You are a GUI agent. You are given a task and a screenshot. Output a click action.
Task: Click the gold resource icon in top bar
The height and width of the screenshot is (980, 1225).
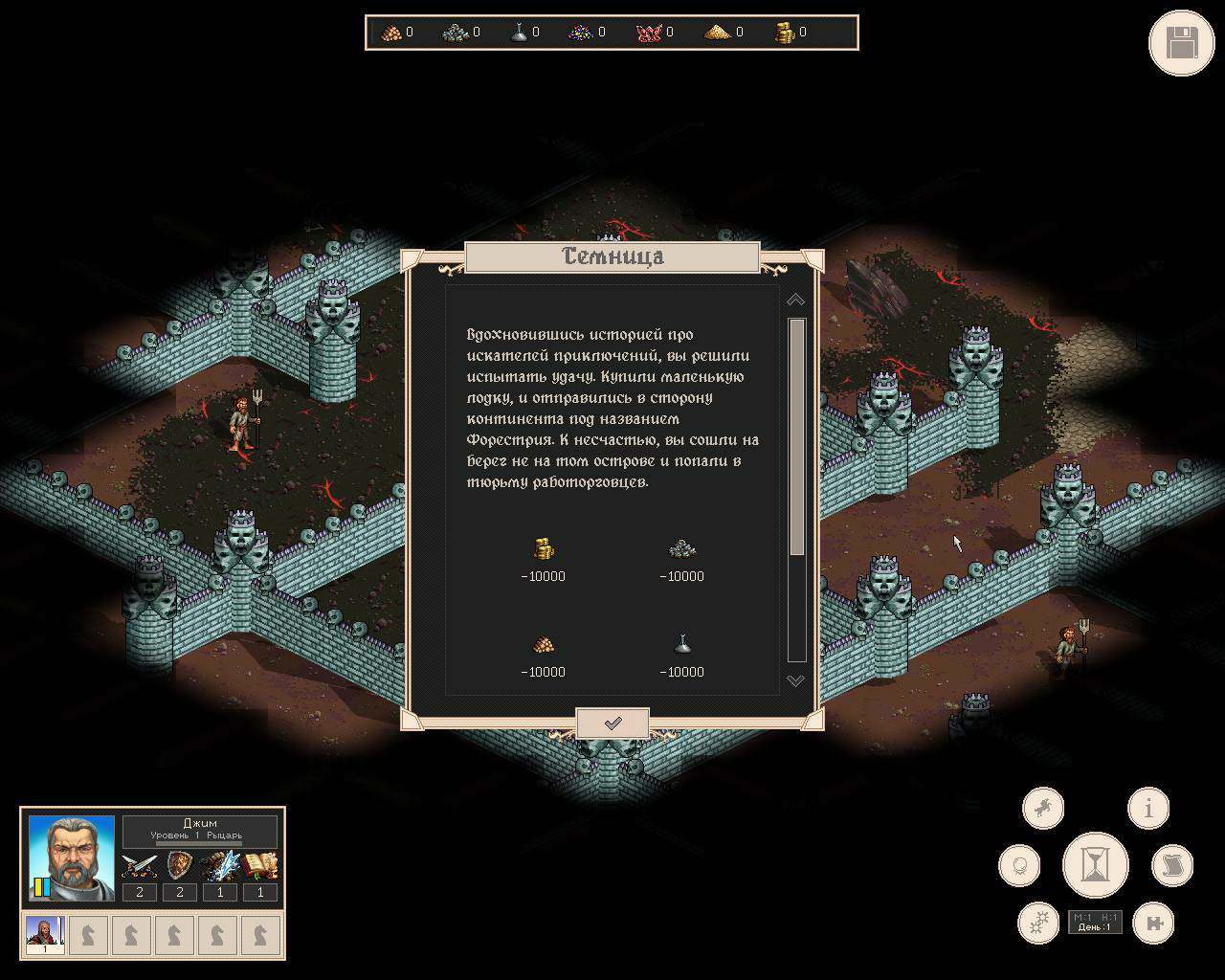pyautogui.click(x=785, y=33)
